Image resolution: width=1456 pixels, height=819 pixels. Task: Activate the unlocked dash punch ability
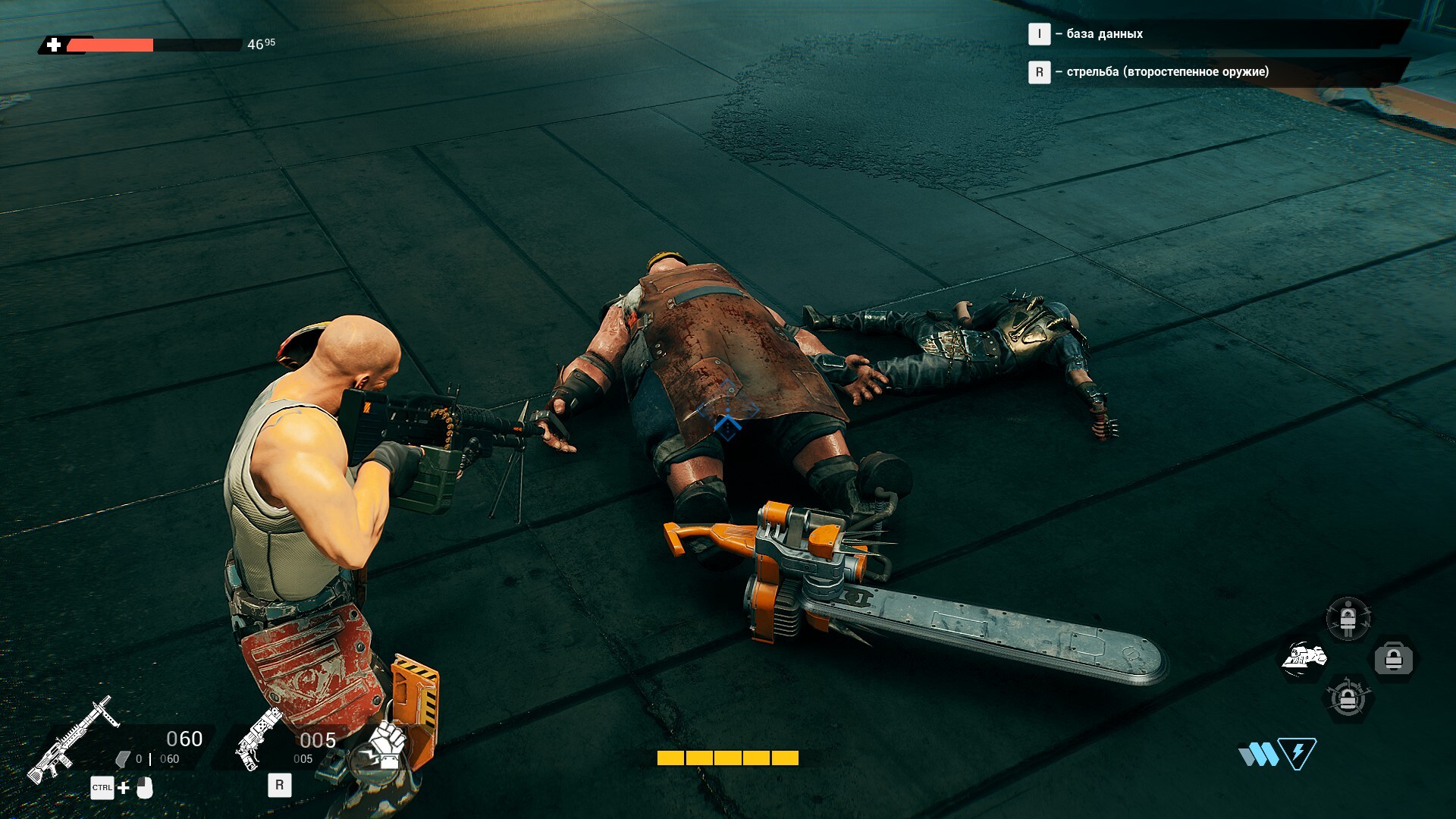[x=1304, y=657]
